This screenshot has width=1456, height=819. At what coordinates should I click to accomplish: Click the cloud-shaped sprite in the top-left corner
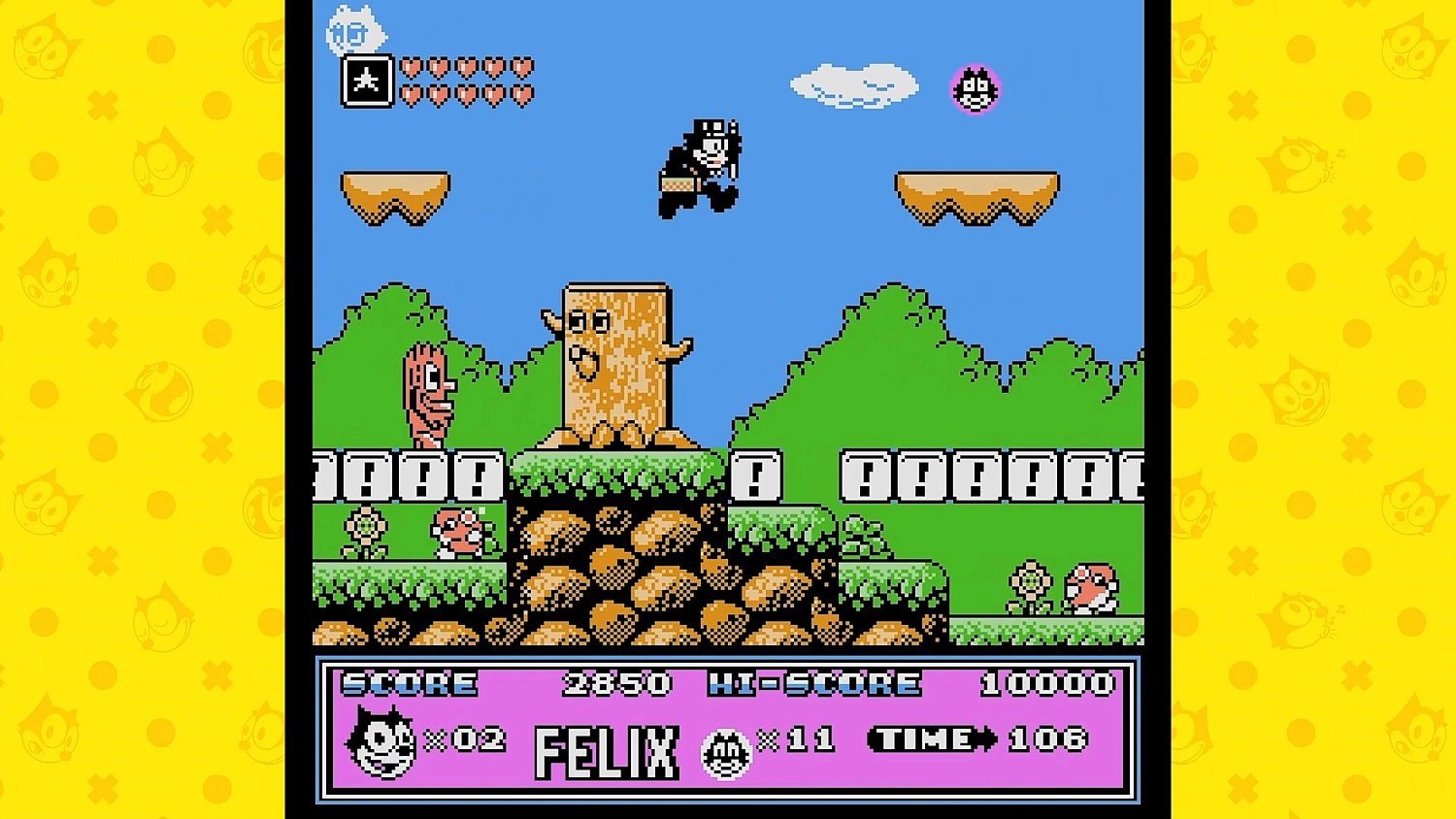(x=357, y=29)
